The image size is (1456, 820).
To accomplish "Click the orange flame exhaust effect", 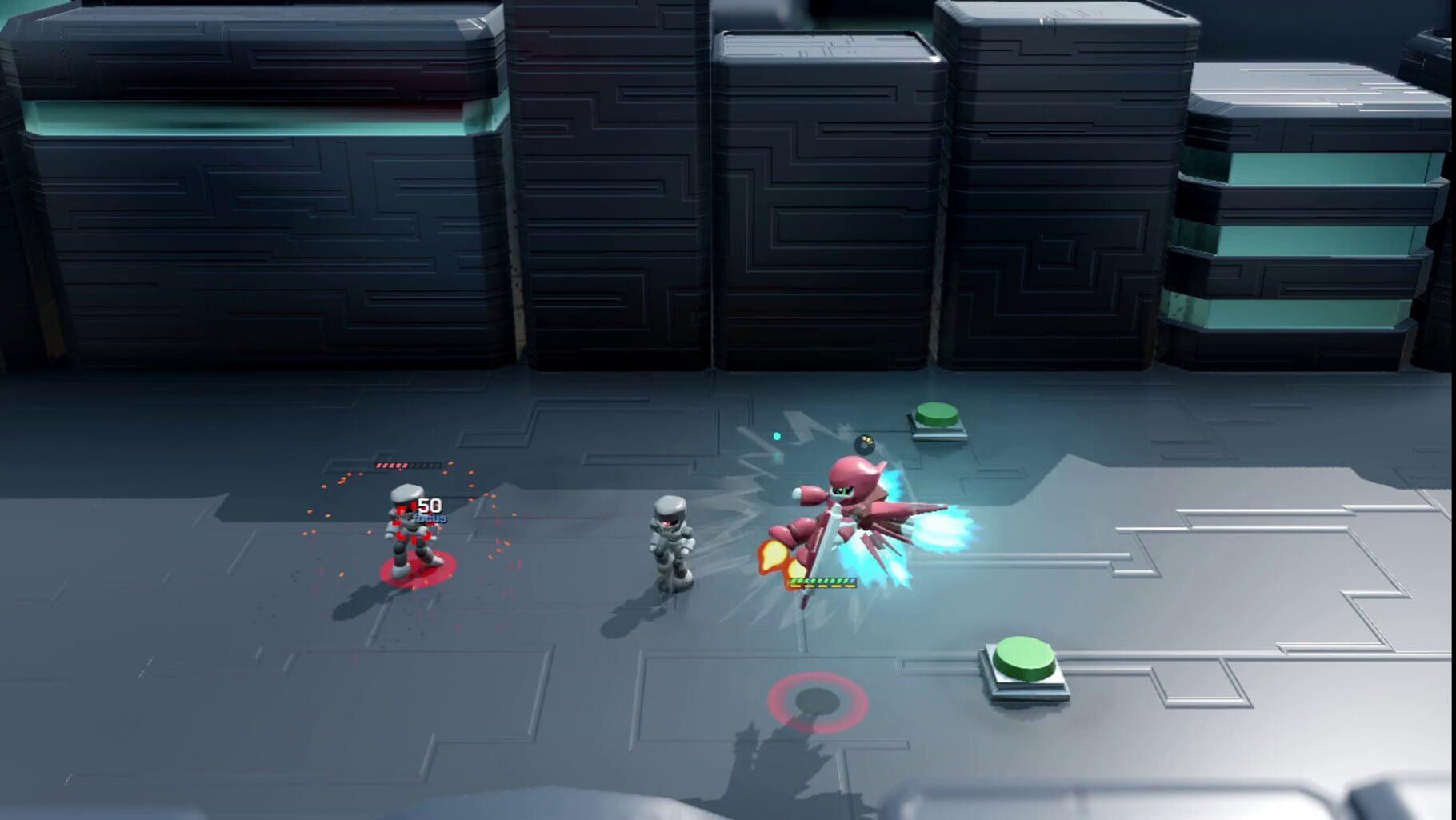I will 774,553.
